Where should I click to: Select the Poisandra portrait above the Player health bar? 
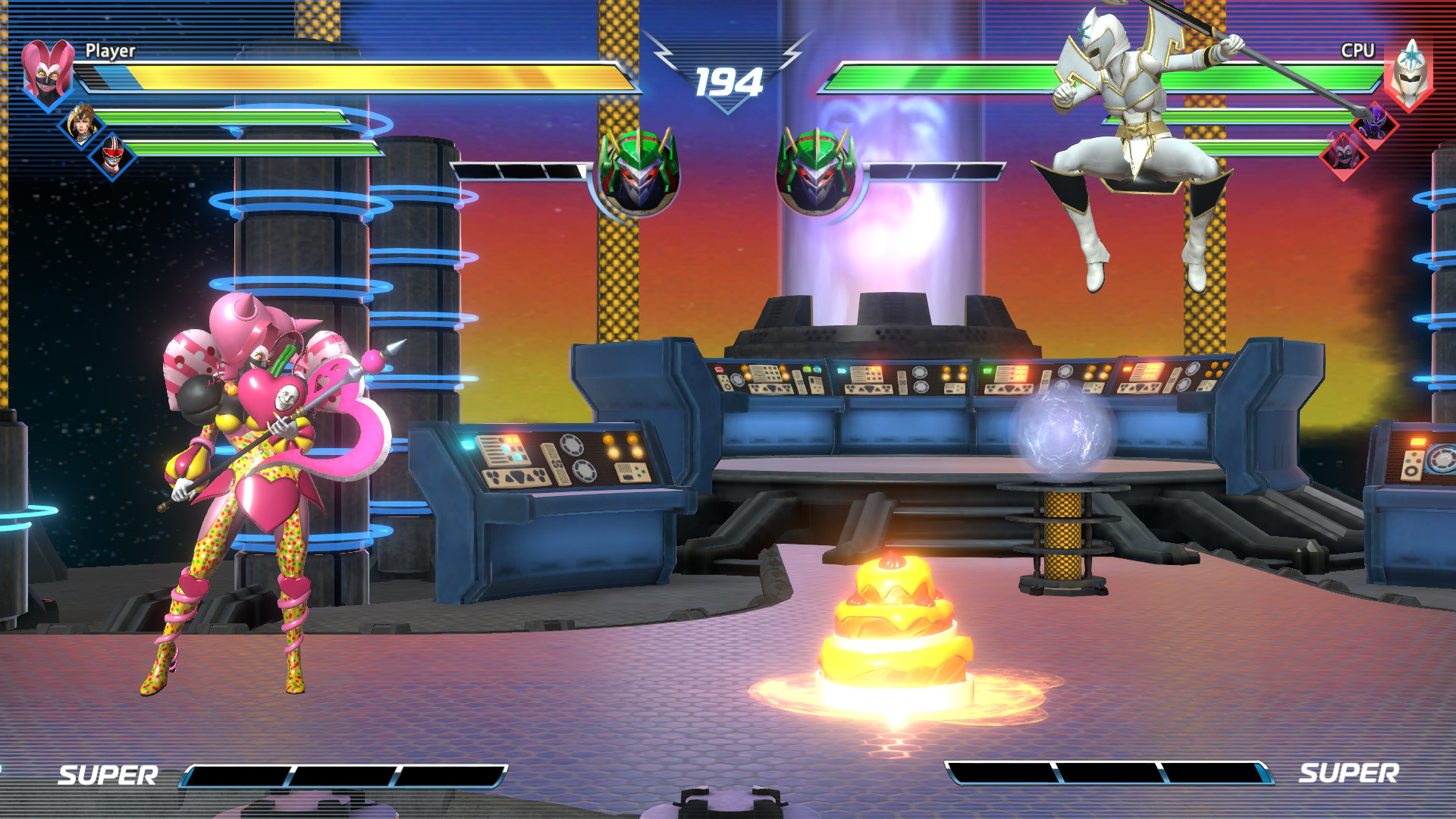[47, 74]
